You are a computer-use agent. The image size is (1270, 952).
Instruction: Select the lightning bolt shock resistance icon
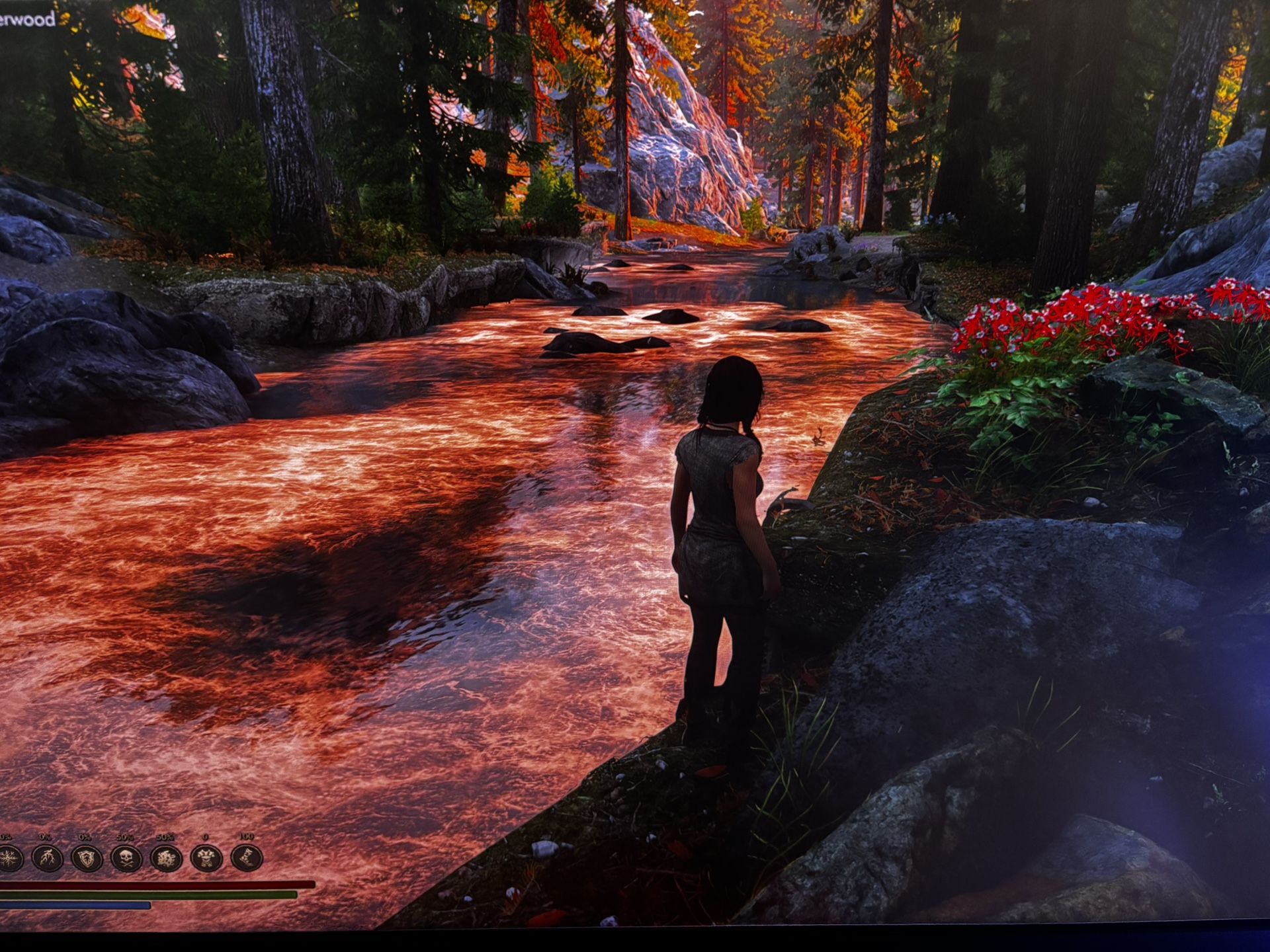click(x=48, y=859)
